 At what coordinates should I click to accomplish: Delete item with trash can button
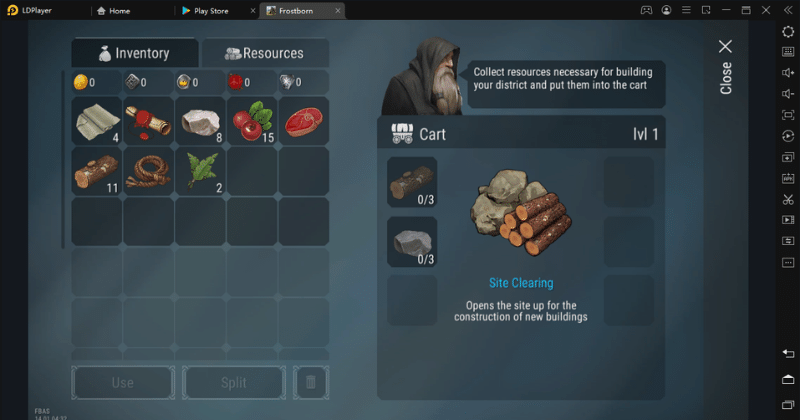310,382
